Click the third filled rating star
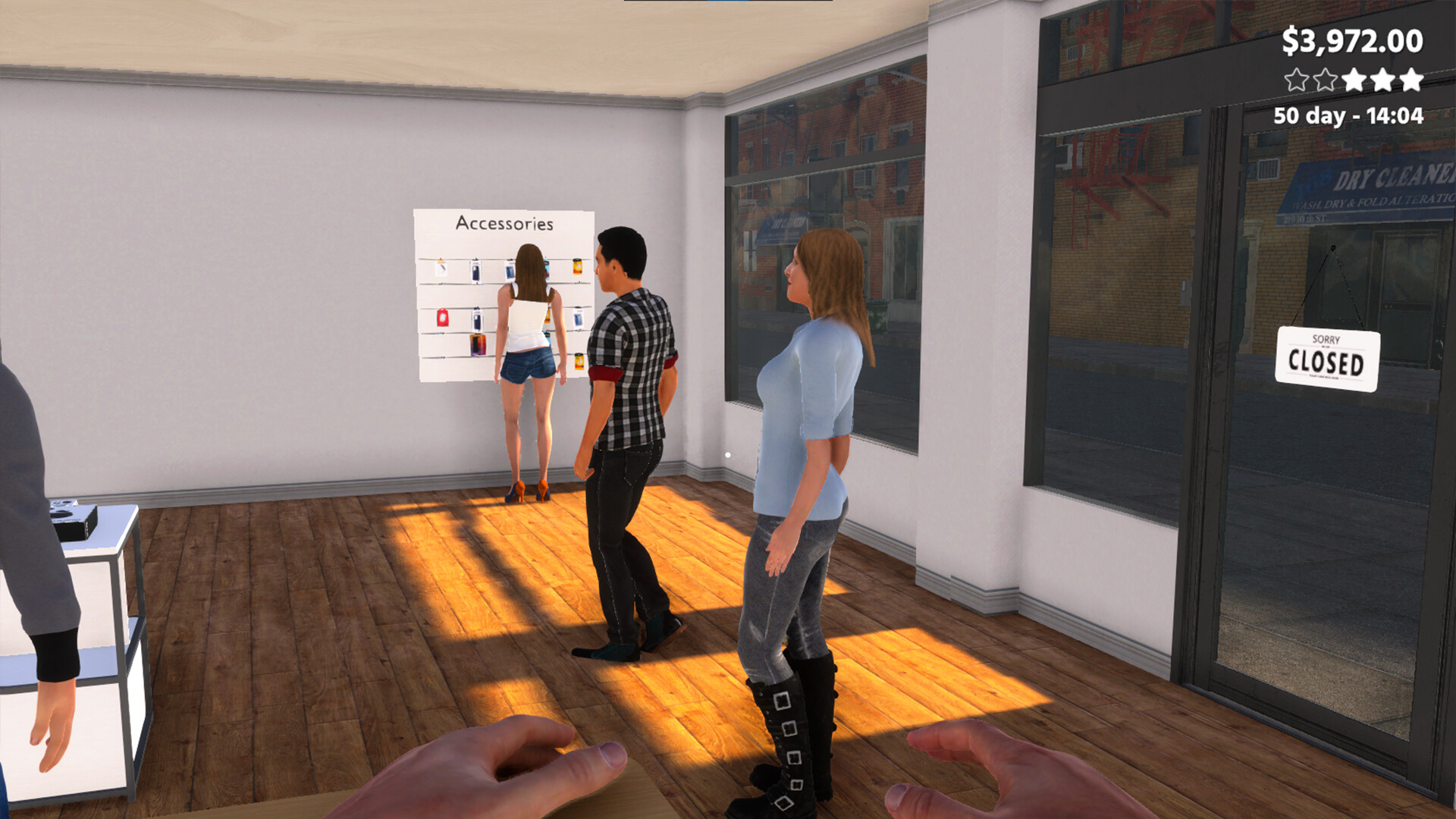 pyautogui.click(x=1354, y=80)
